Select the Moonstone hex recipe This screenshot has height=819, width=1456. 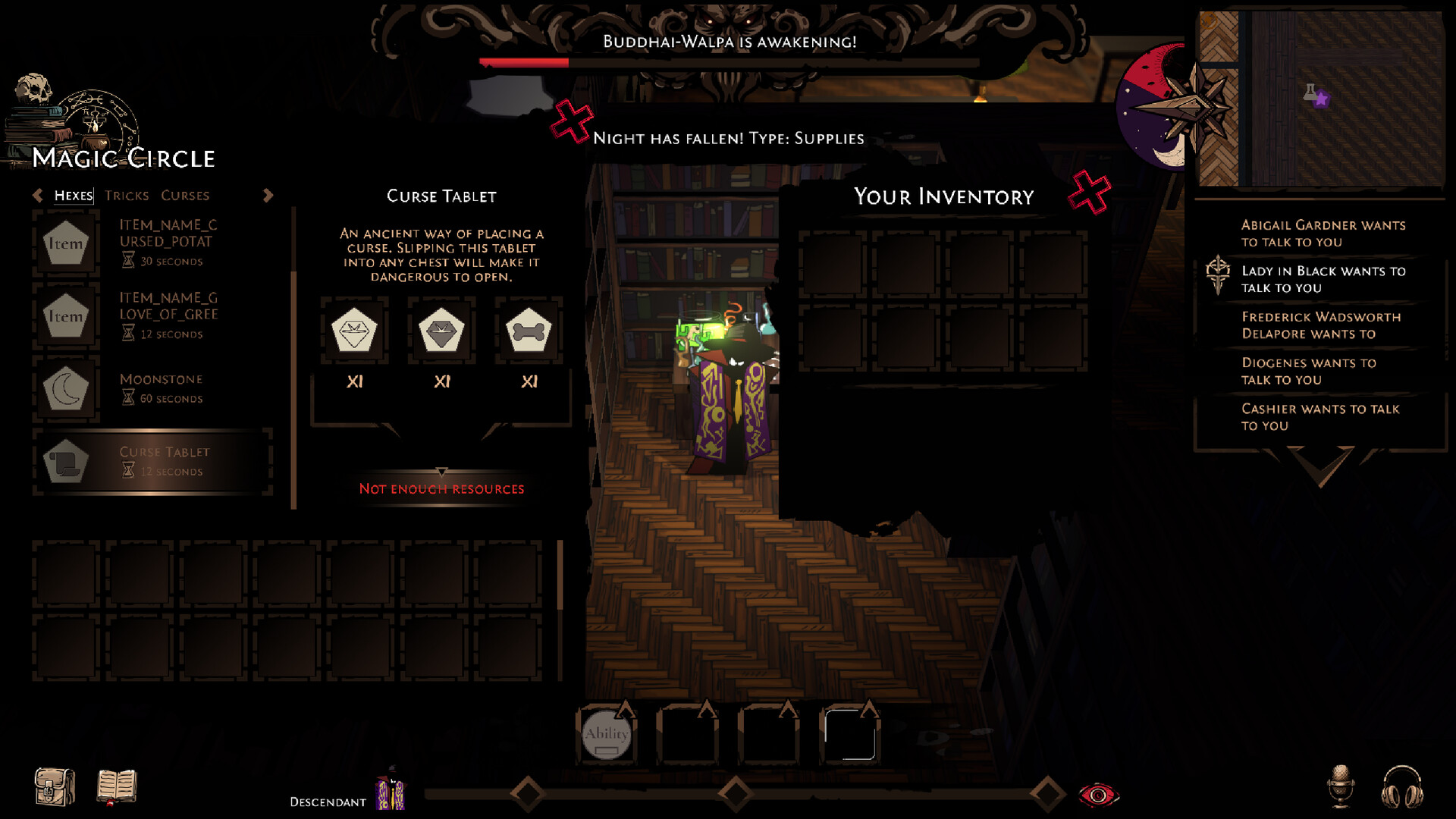click(152, 388)
